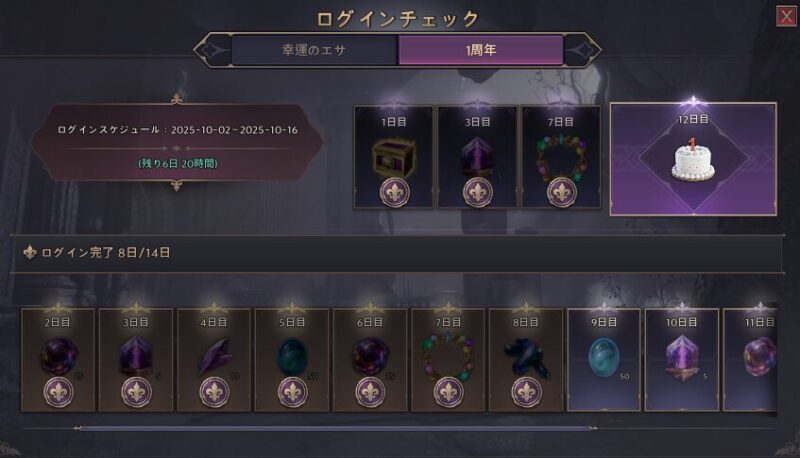Image resolution: width=800 pixels, height=458 pixels.
Task: Select the 9日目 blue orb reward
Action: pos(604,360)
